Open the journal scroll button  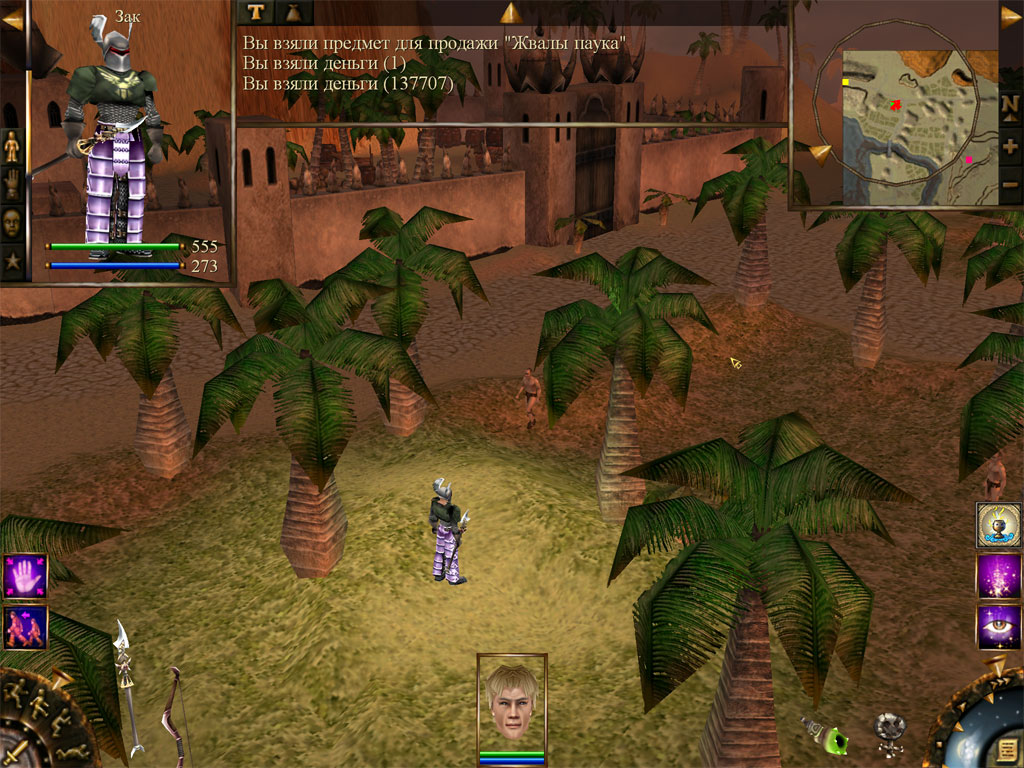tap(1008, 748)
